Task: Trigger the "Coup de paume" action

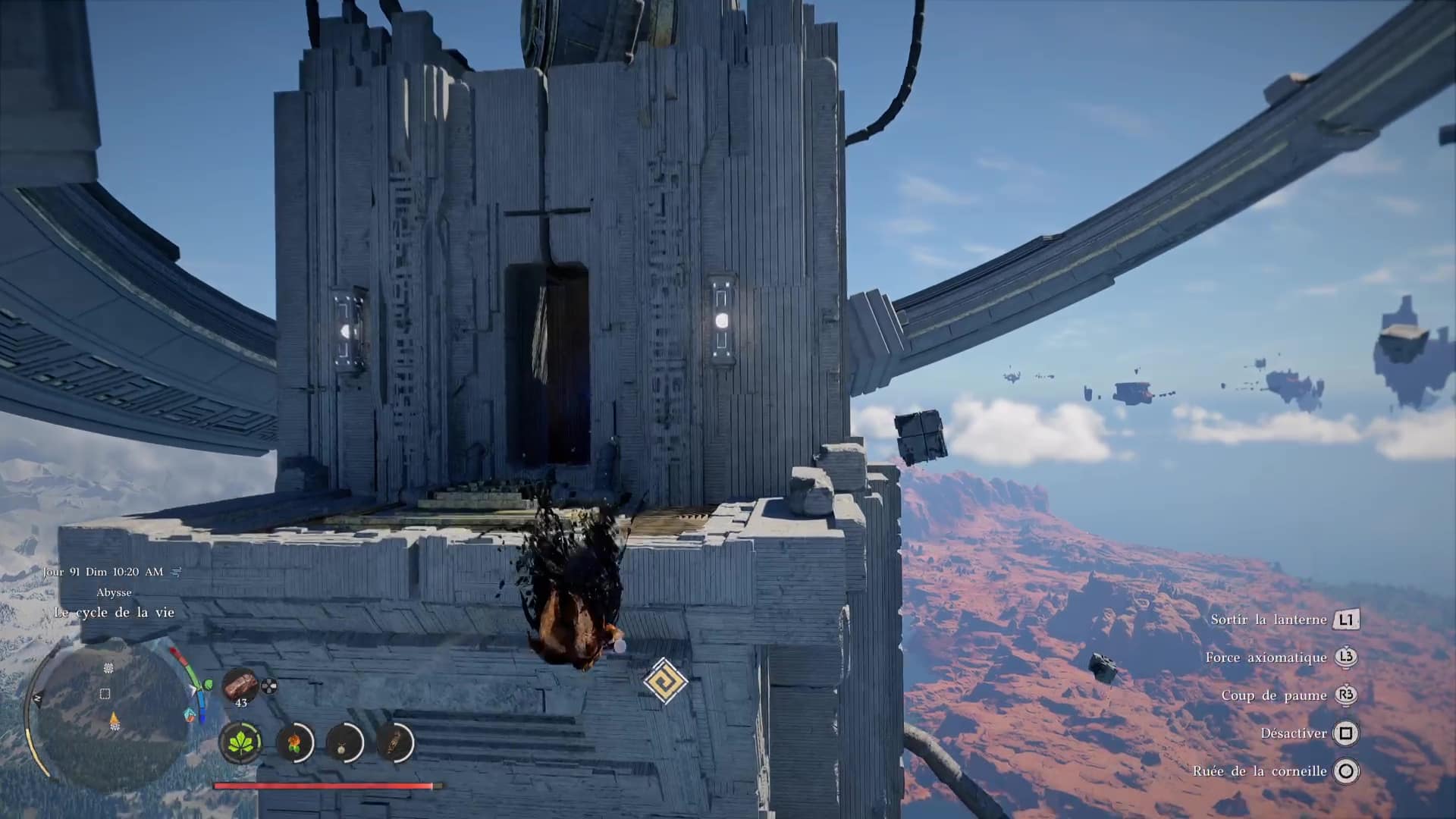Action: point(1274,695)
